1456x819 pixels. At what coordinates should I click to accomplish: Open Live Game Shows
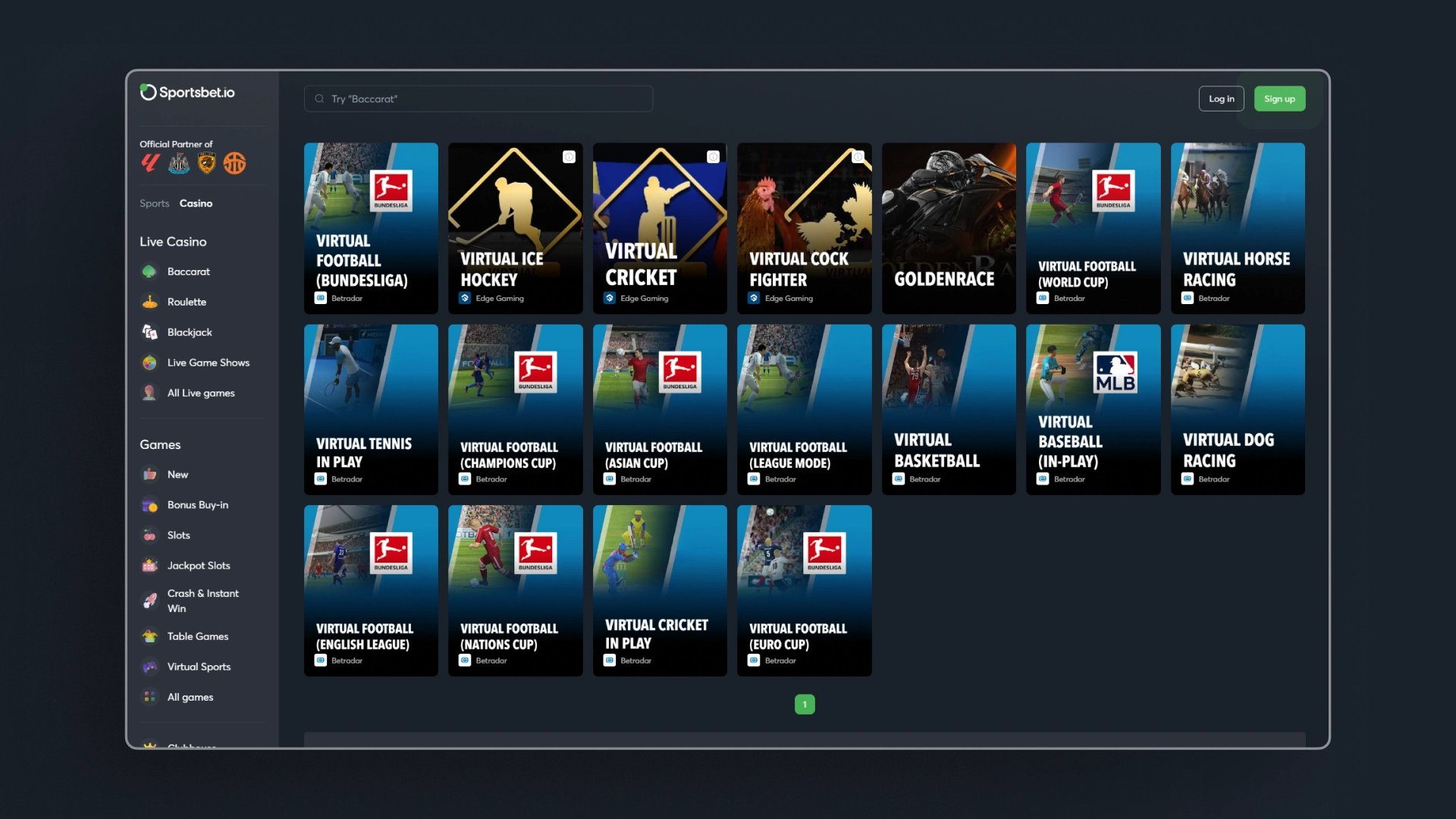[209, 362]
